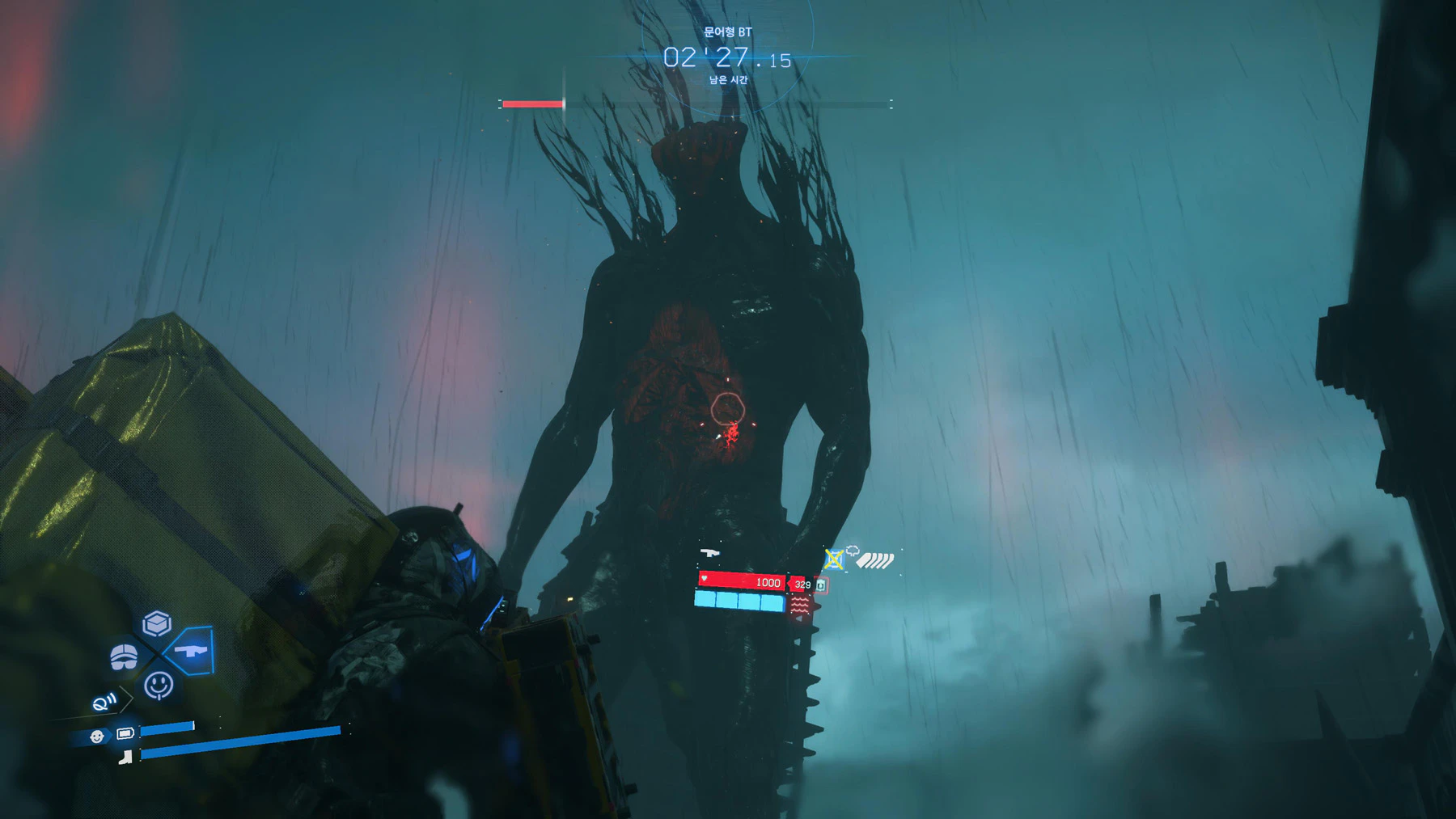Open the cap and glasses equipment slot
Image resolution: width=1456 pixels, height=819 pixels.
124,656
